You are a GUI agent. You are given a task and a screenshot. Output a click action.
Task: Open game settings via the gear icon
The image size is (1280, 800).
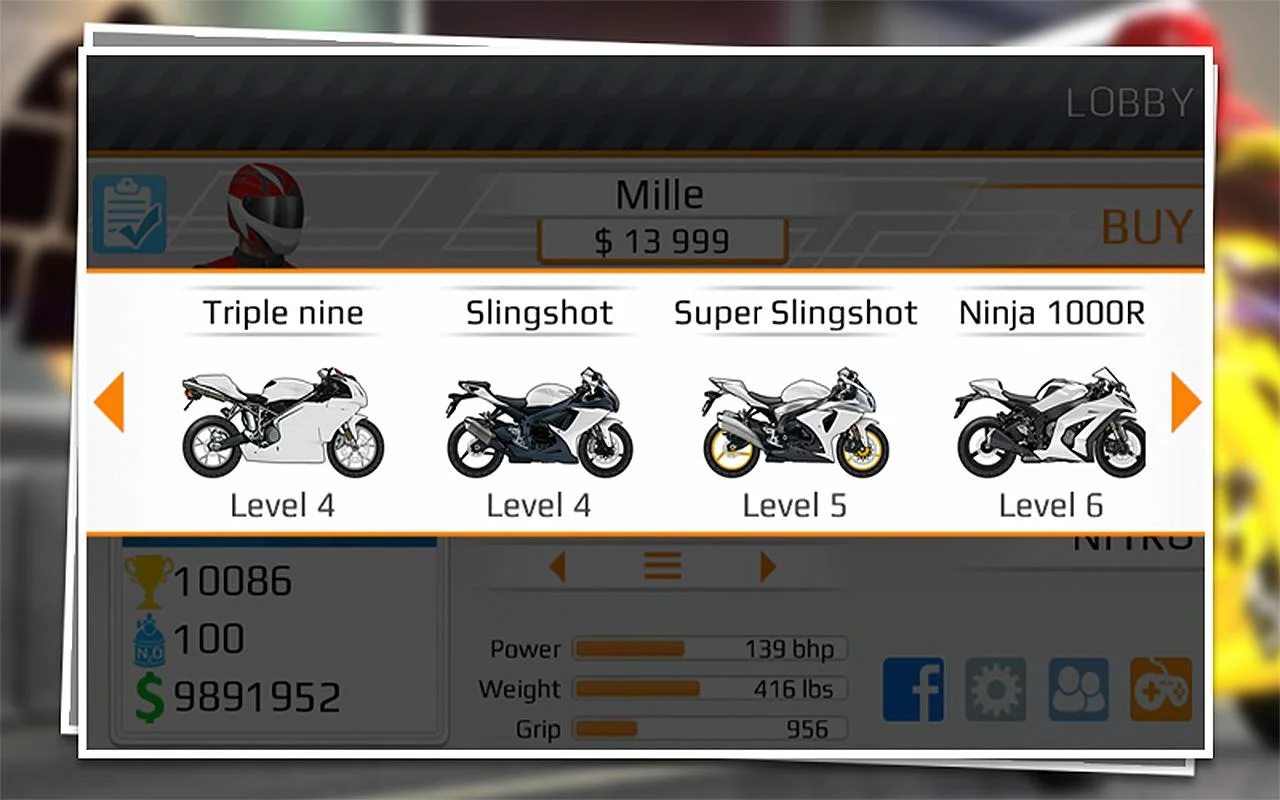pyautogui.click(x=994, y=690)
